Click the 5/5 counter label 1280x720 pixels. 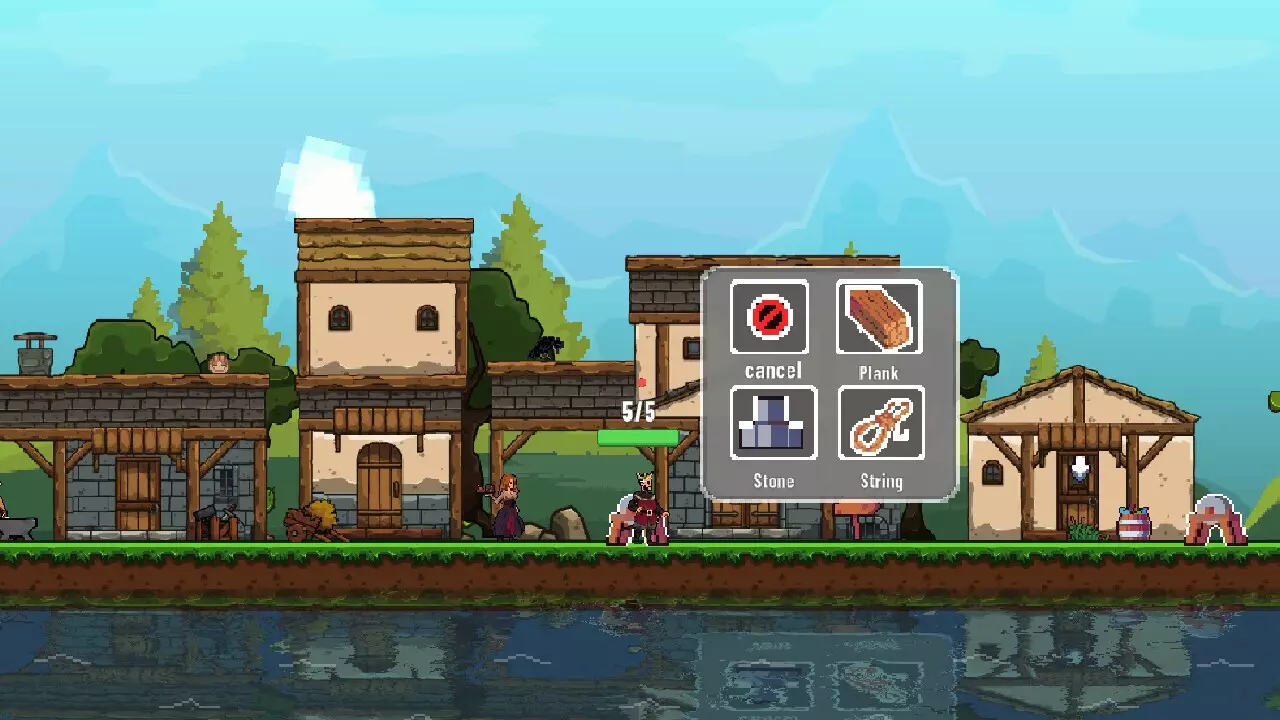(x=637, y=409)
